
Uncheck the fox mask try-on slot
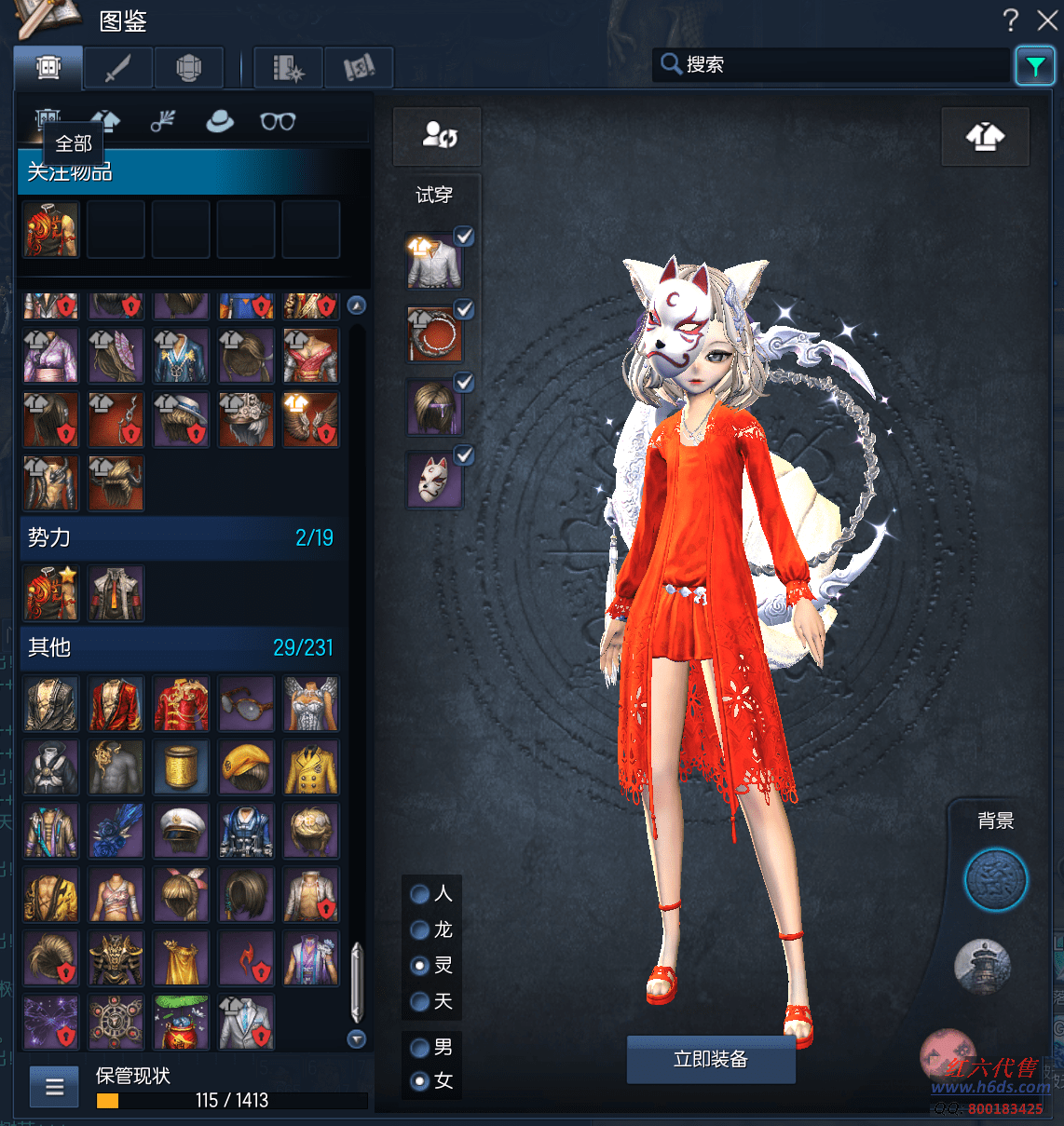pos(464,454)
